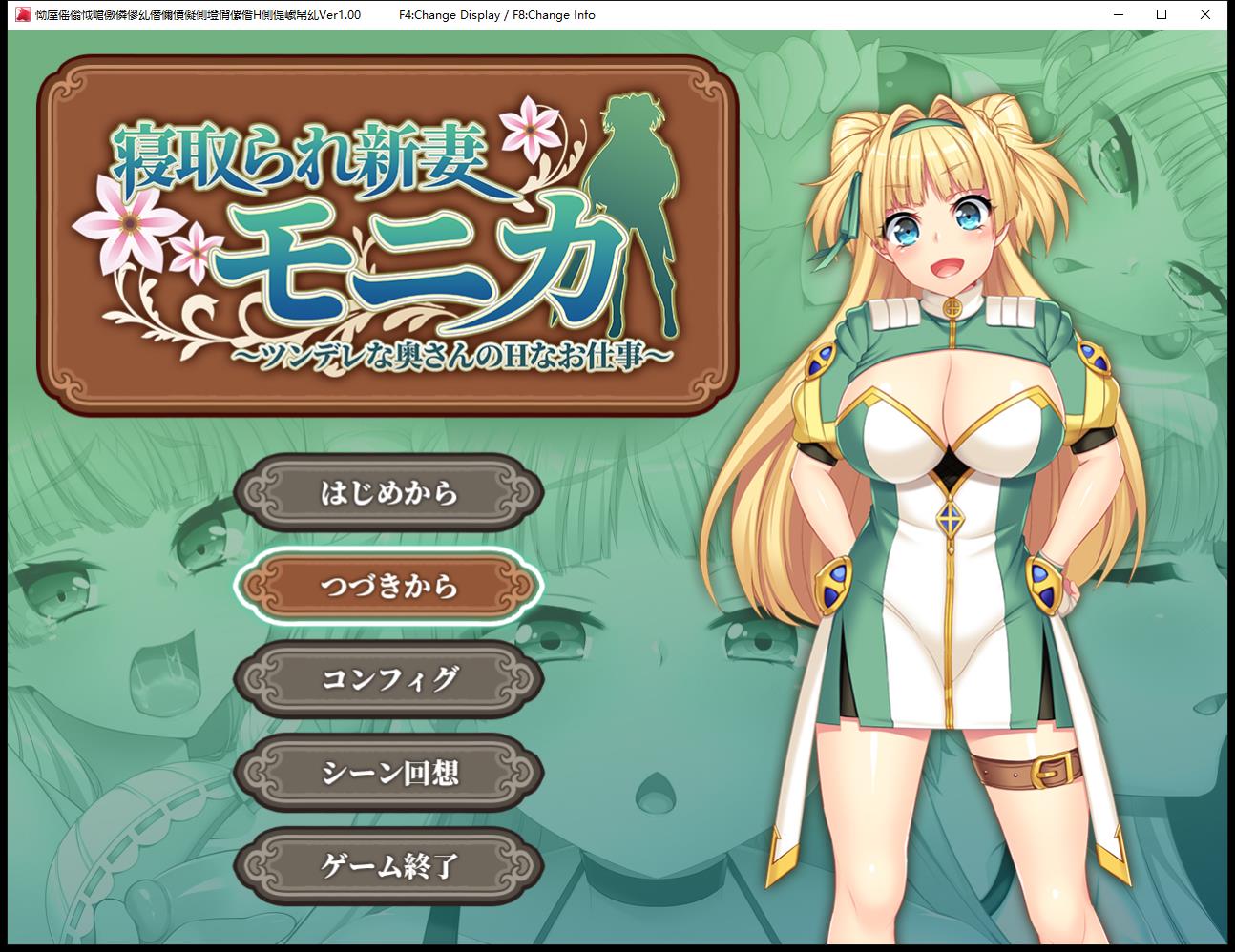The width and height of the screenshot is (1235, 952).
Task: Click ゲーム終了 to quit the game
Action: [x=391, y=867]
